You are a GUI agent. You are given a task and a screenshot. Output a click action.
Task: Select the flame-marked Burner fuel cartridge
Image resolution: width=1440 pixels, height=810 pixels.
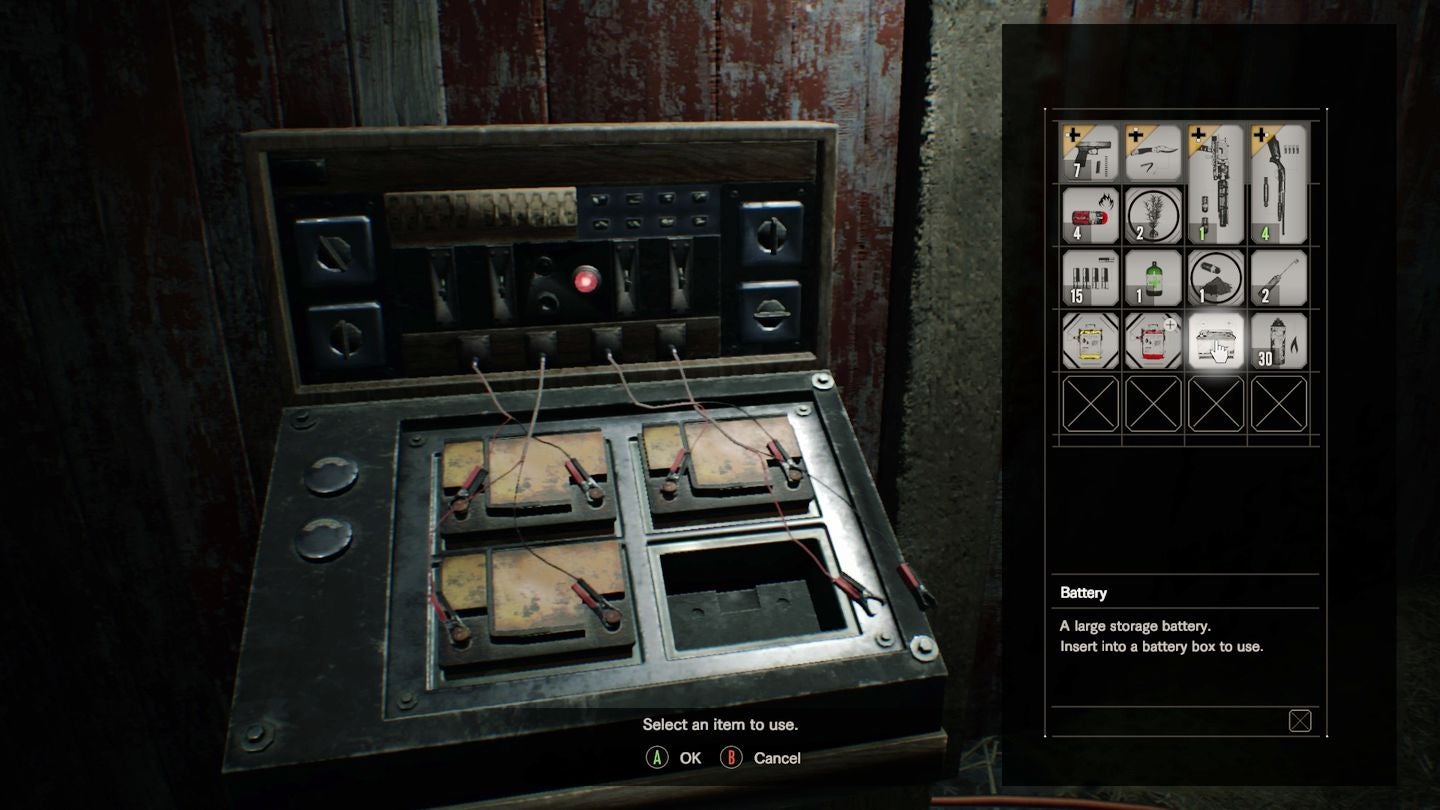[1089, 217]
